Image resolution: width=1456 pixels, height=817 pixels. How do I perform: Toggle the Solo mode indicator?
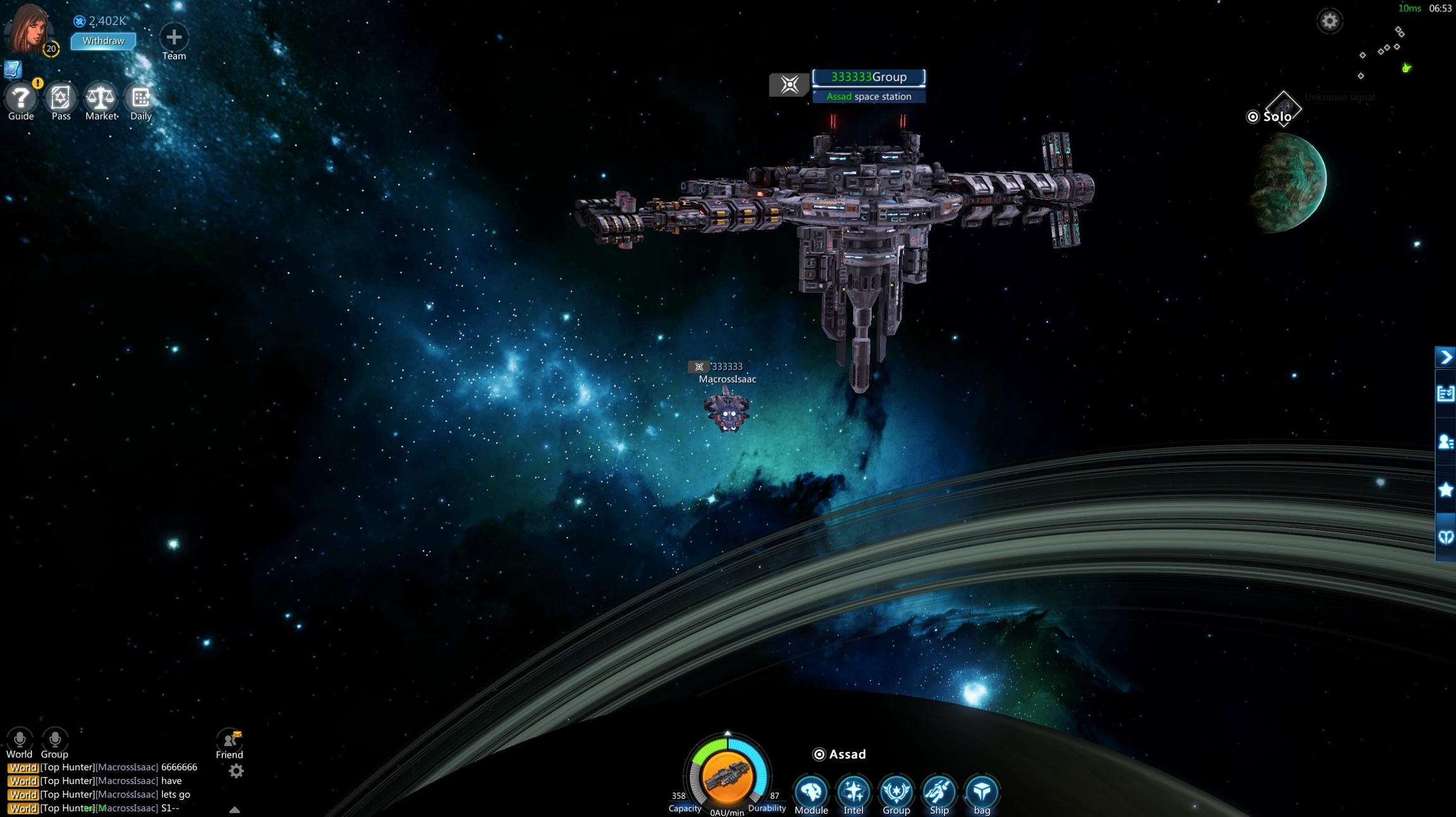click(x=1270, y=117)
